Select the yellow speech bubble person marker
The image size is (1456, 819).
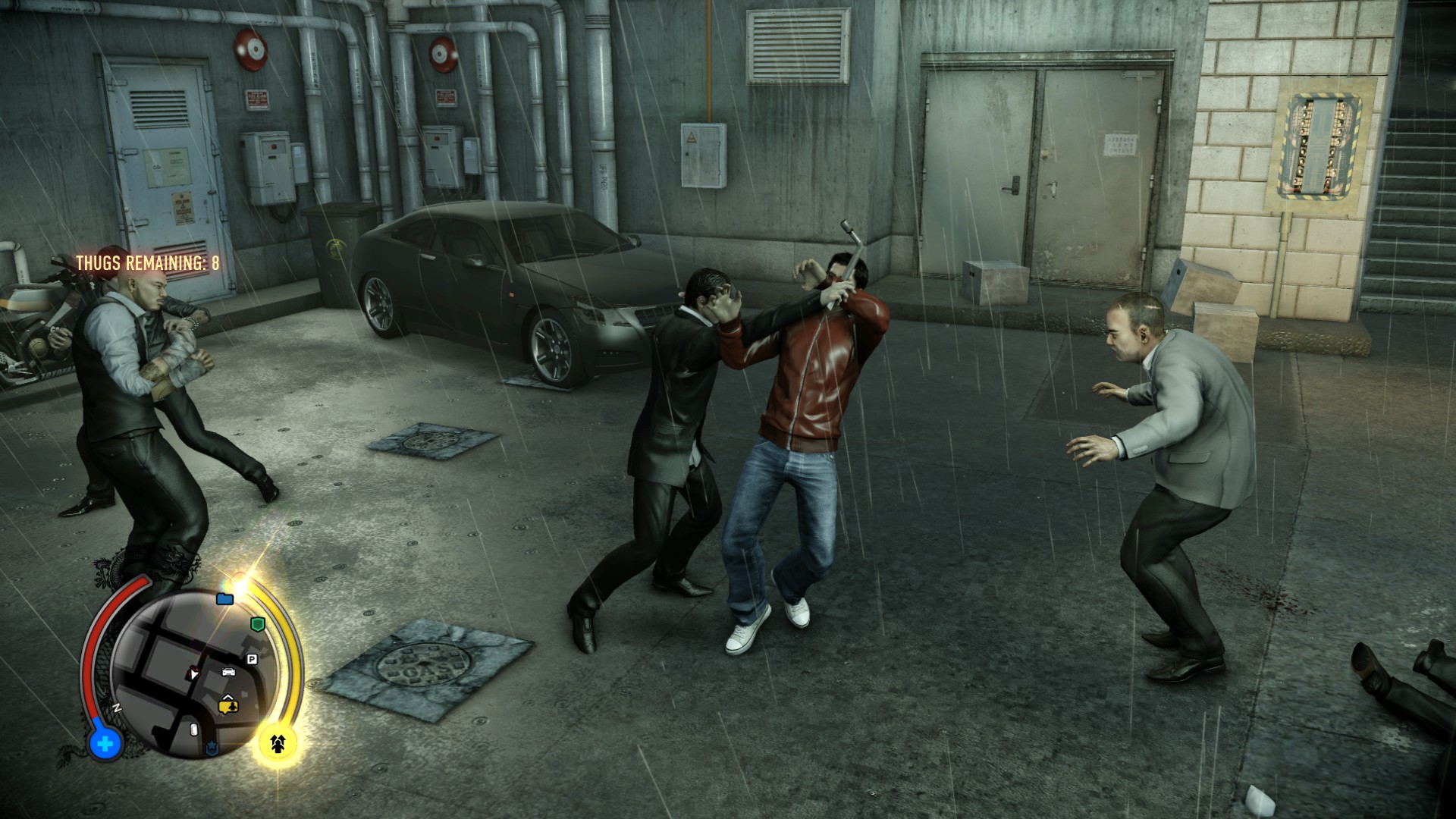228,706
